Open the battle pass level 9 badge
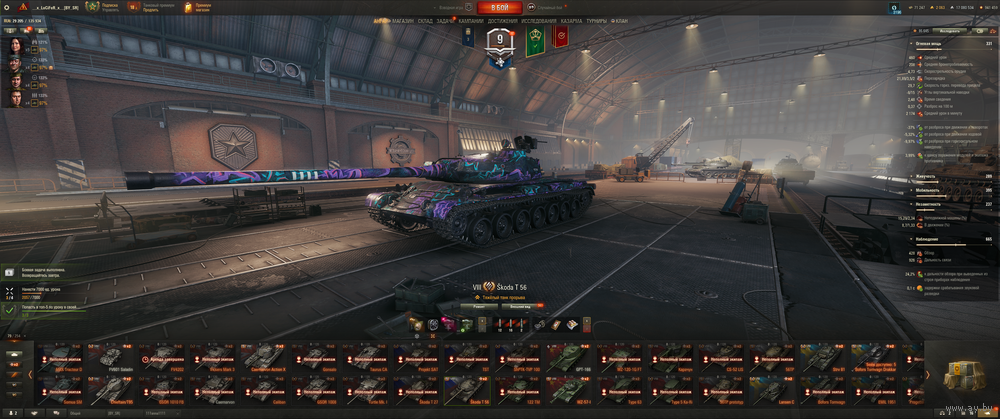Screen dimensions: 1000x419 pyautogui.click(x=500, y=41)
